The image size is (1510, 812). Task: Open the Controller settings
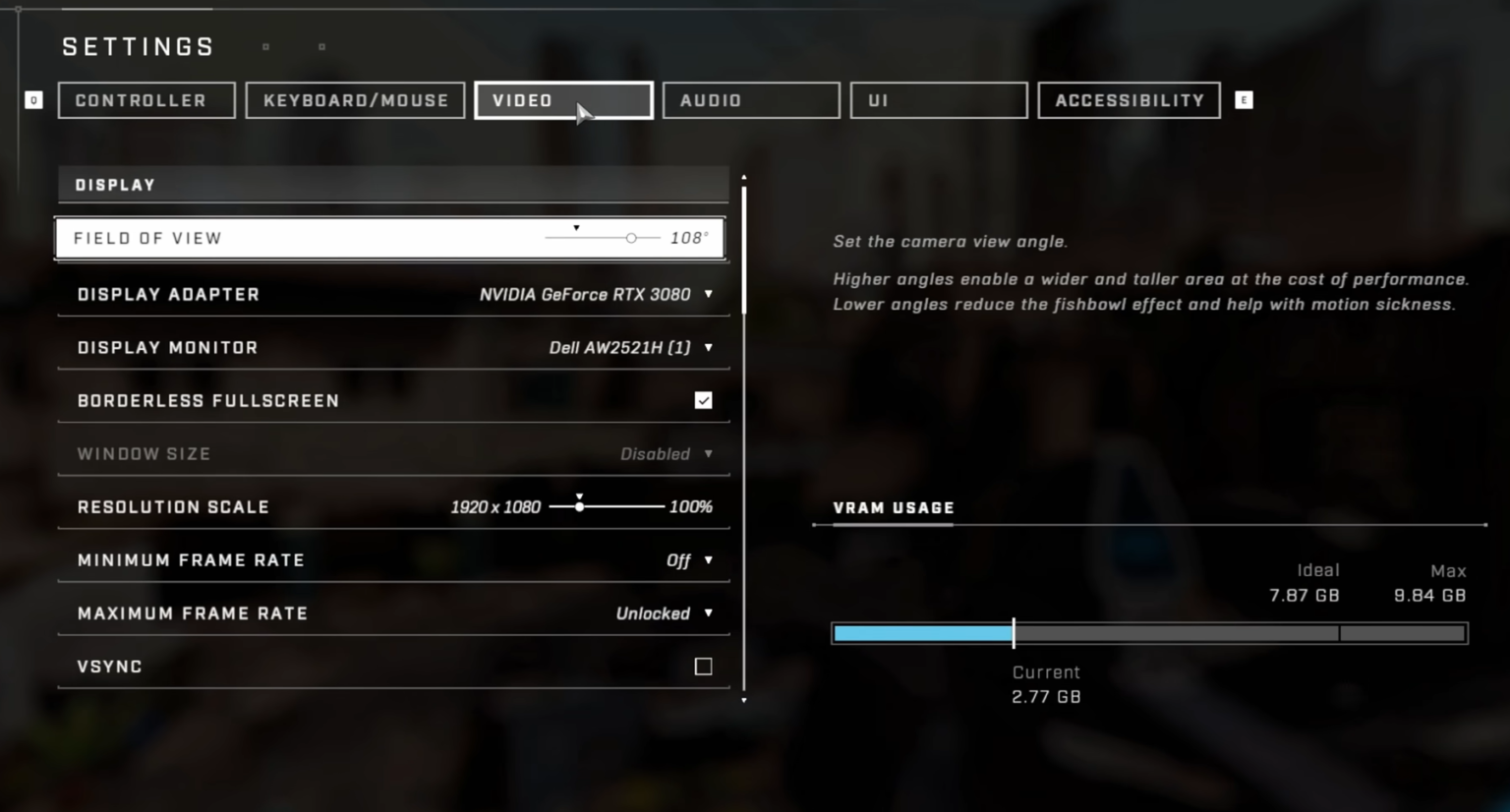click(145, 99)
